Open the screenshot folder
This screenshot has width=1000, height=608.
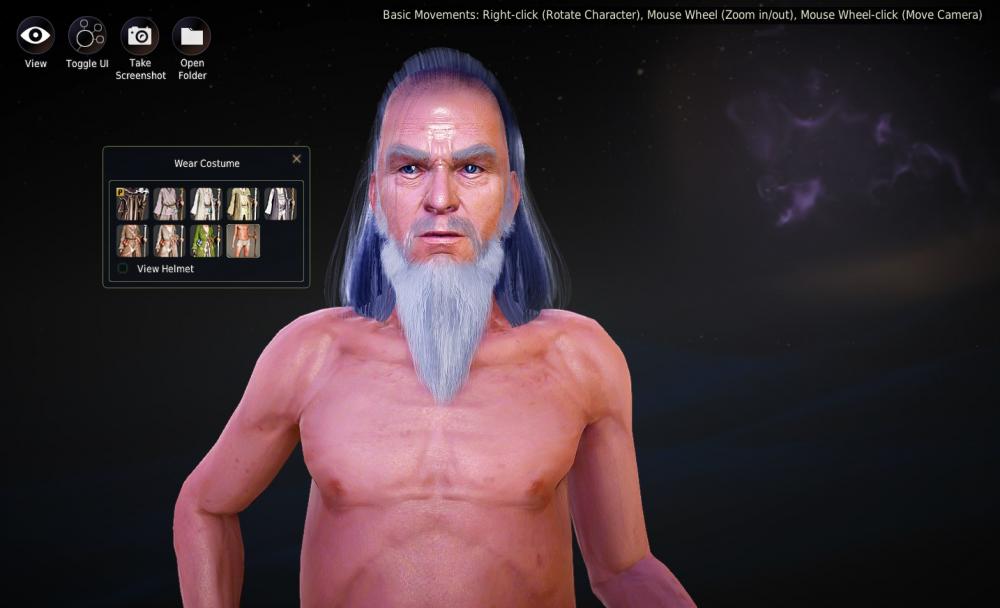pos(192,36)
